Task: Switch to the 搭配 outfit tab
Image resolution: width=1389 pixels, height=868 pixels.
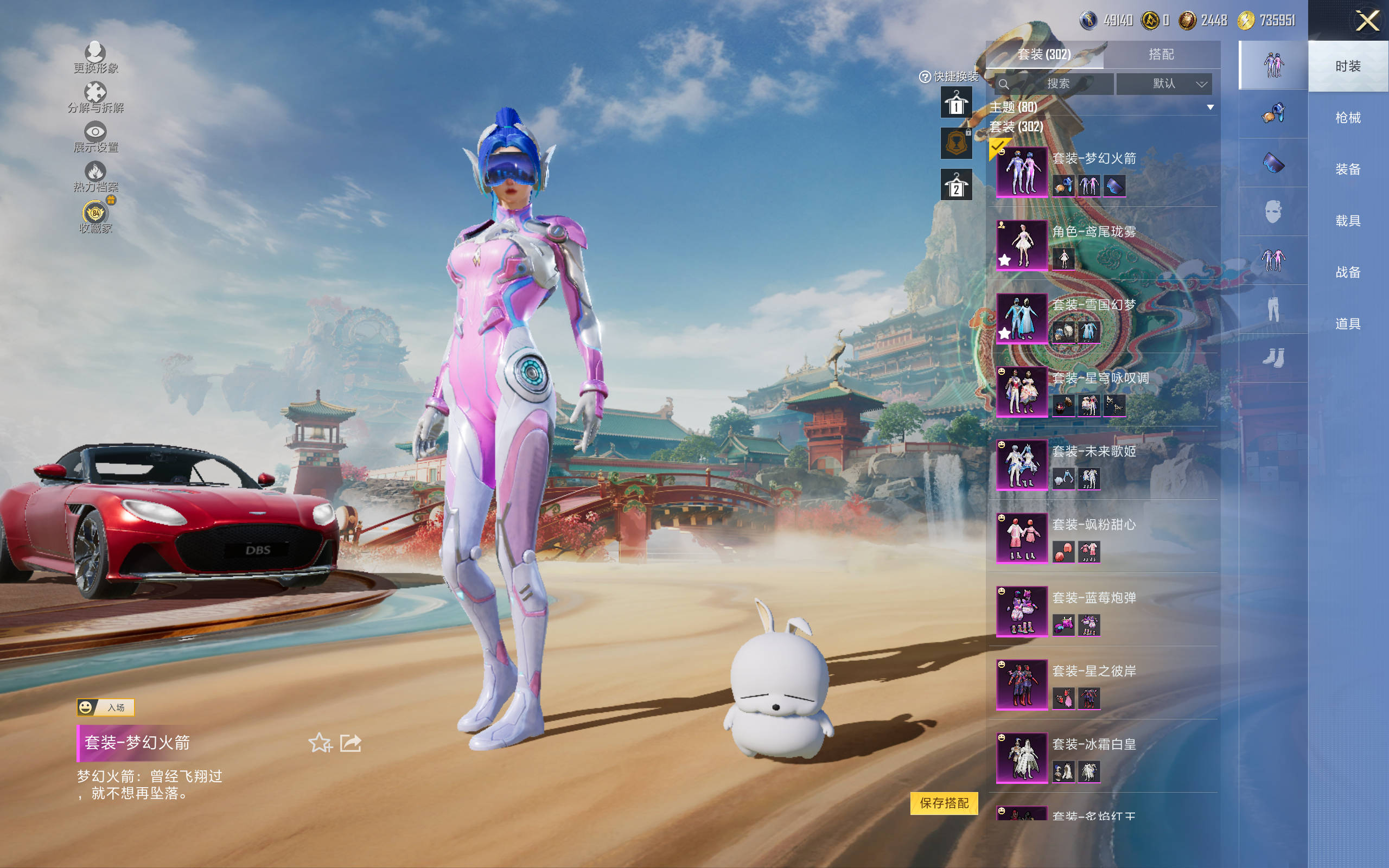Action: point(1161,55)
